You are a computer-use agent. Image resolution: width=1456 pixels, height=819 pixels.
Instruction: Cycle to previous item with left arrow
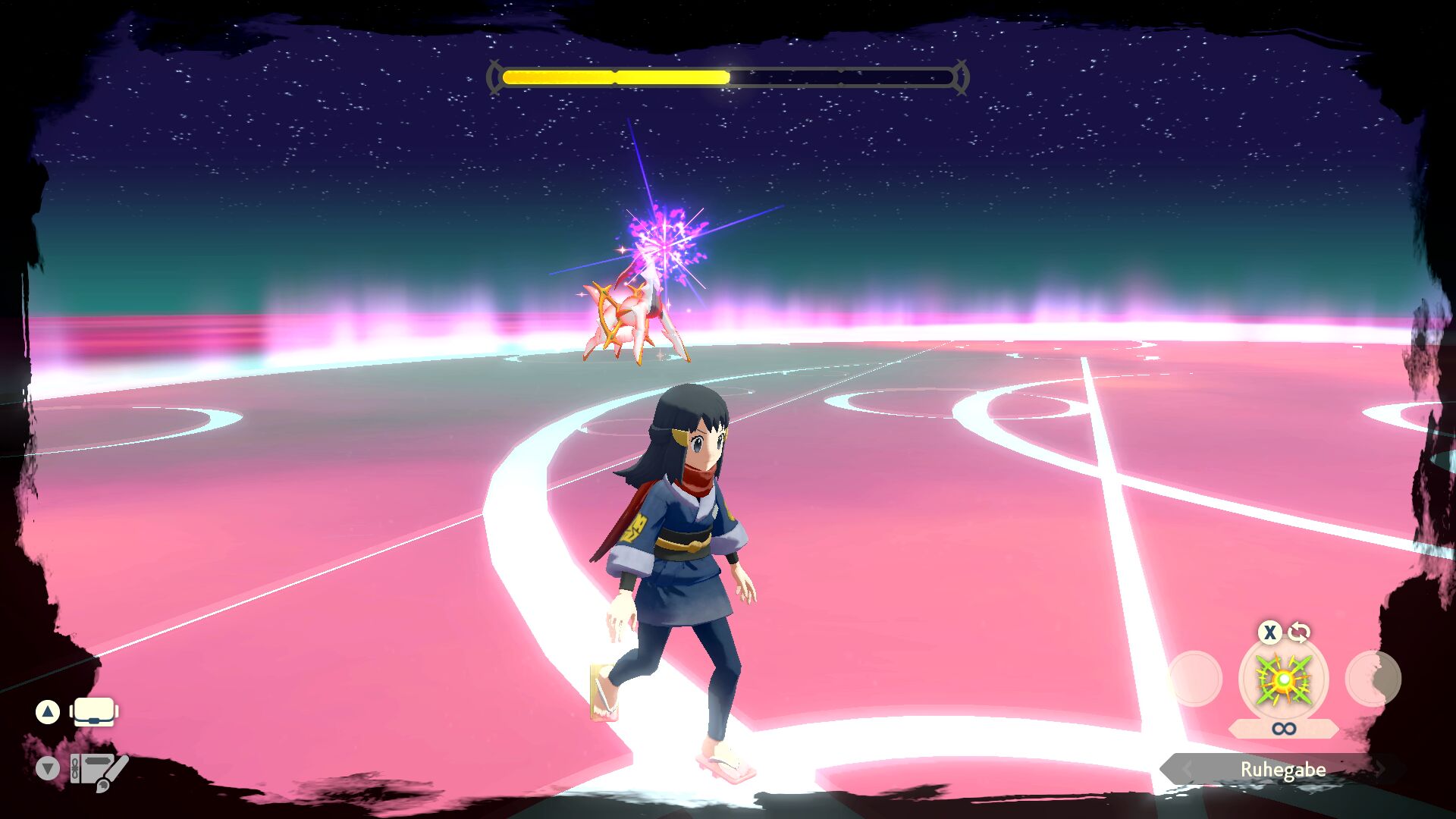coord(1186,770)
